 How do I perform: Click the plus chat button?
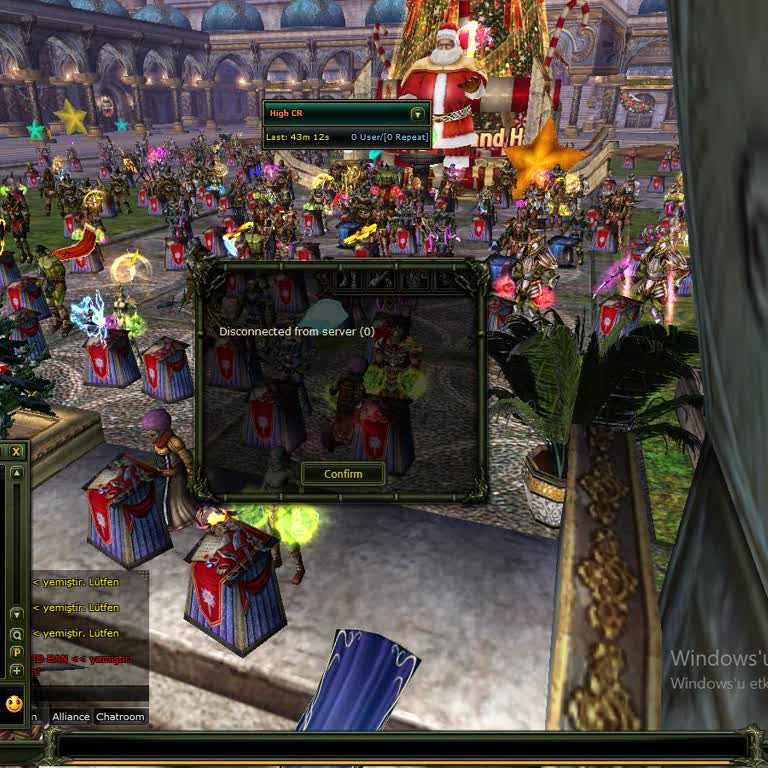(16, 670)
